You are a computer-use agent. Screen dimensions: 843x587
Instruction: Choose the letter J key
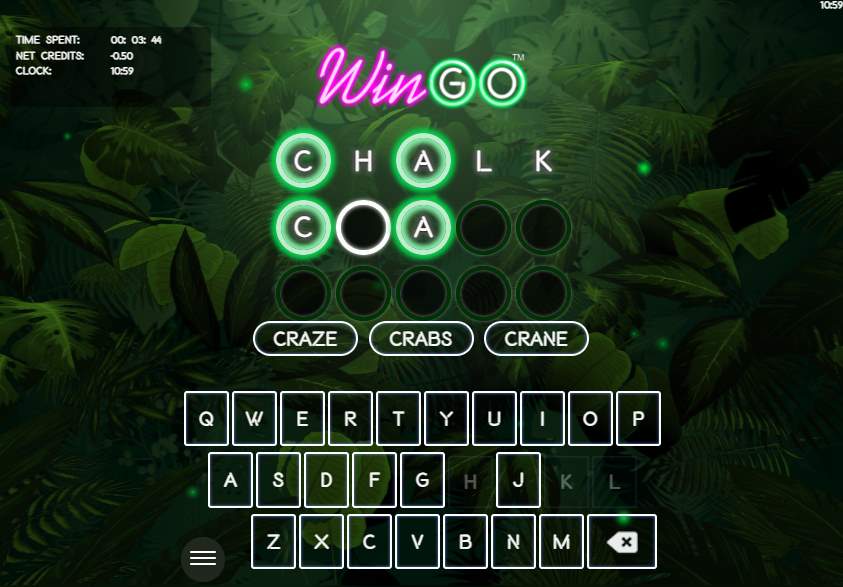[x=519, y=480]
